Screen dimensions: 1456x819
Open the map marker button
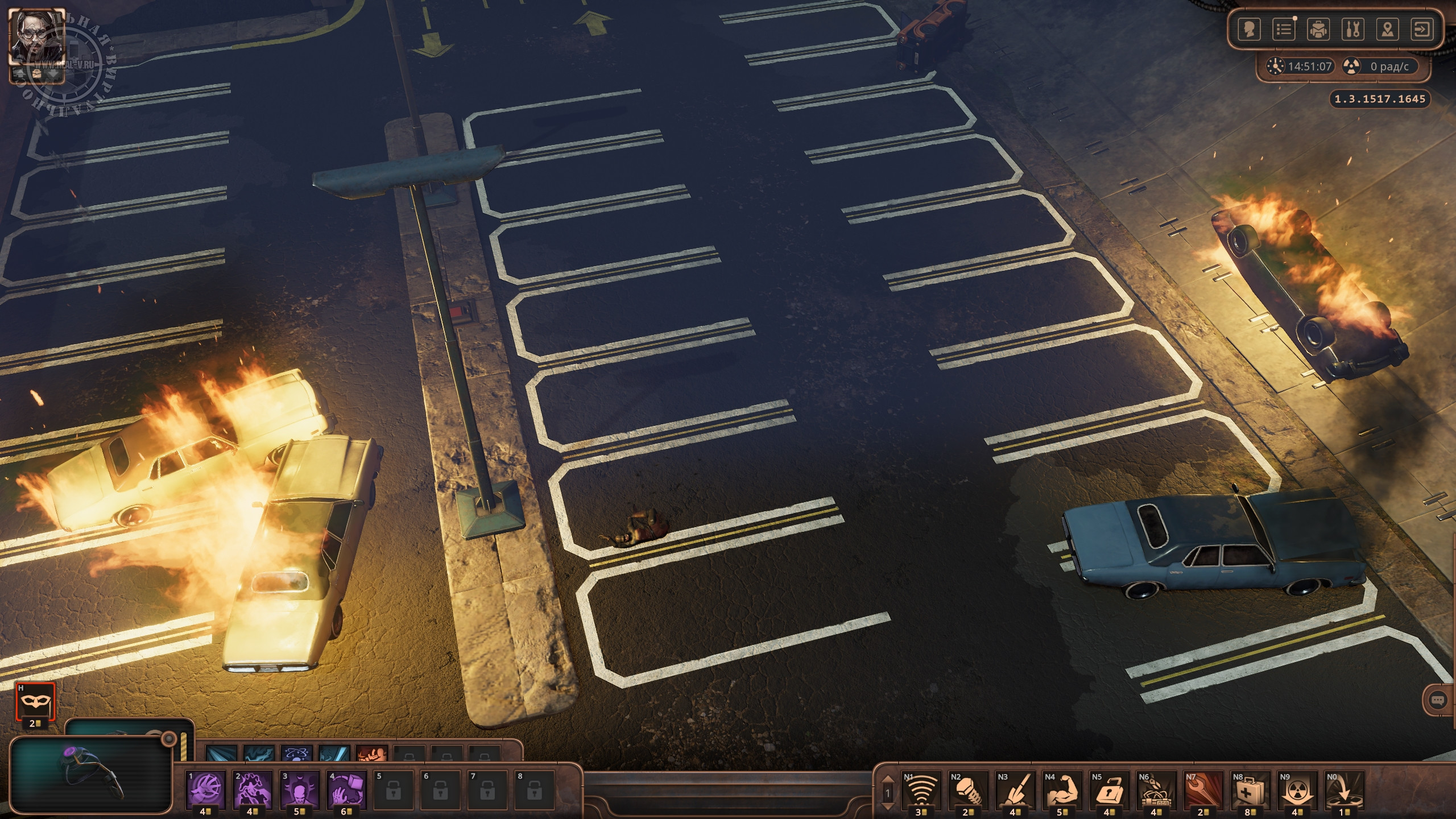click(x=1387, y=30)
